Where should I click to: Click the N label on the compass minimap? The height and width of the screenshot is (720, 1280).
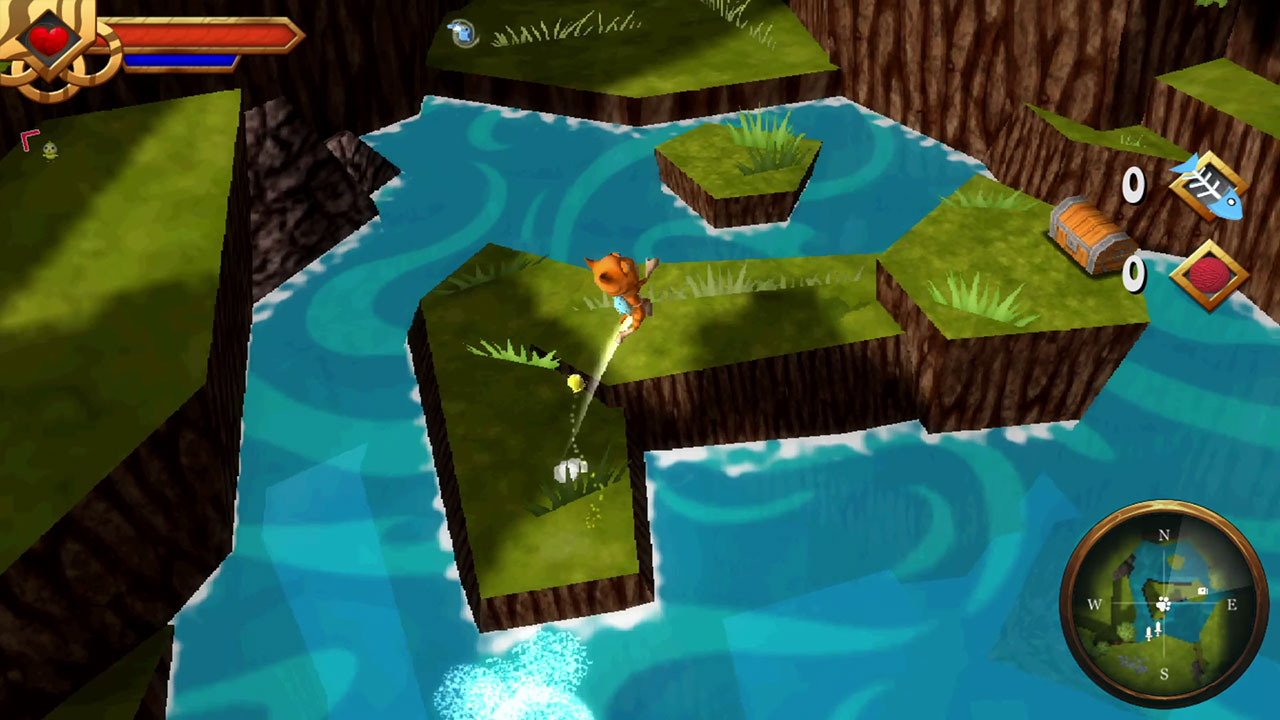point(1164,535)
